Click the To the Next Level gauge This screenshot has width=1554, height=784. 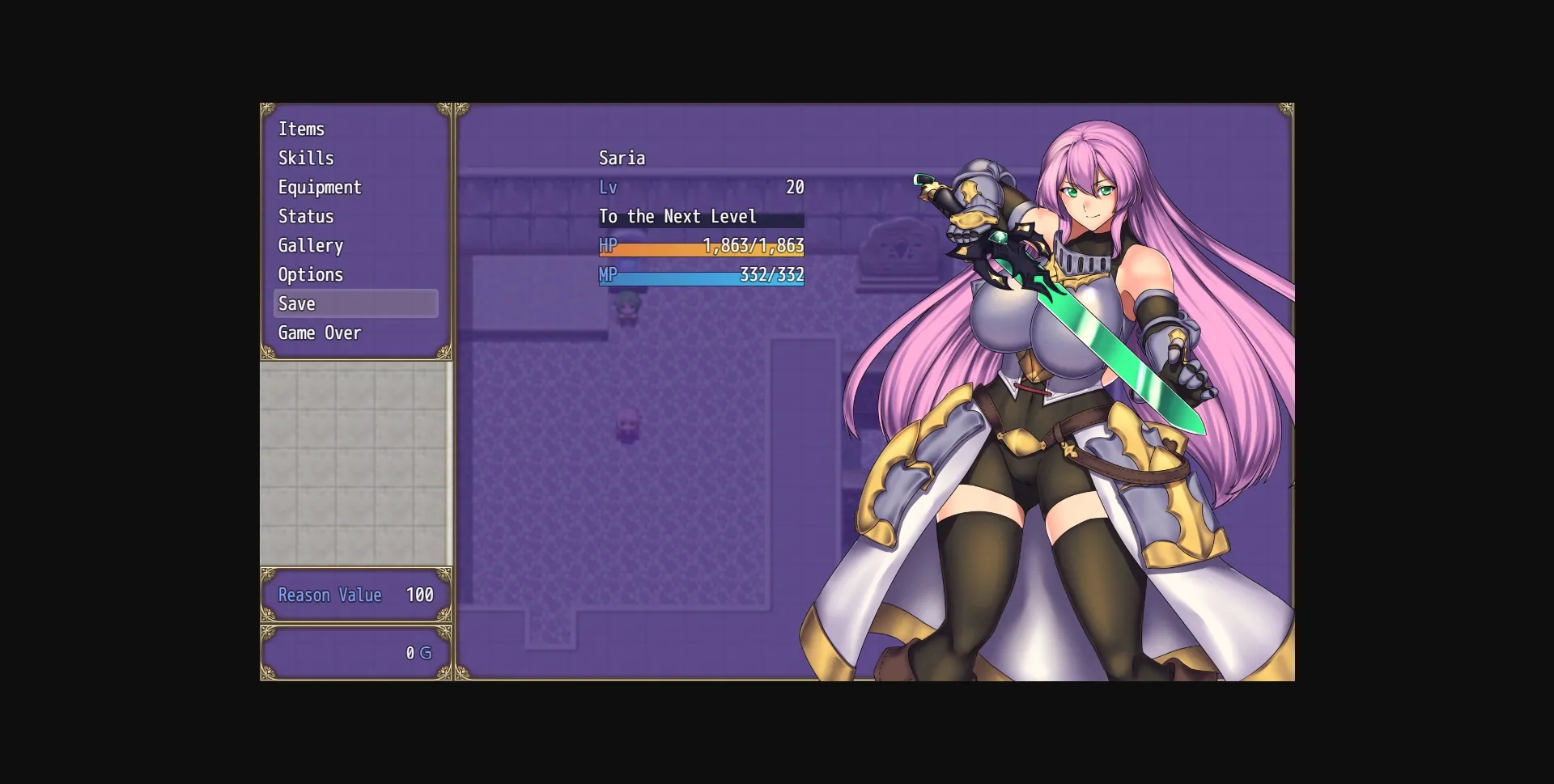coord(700,217)
